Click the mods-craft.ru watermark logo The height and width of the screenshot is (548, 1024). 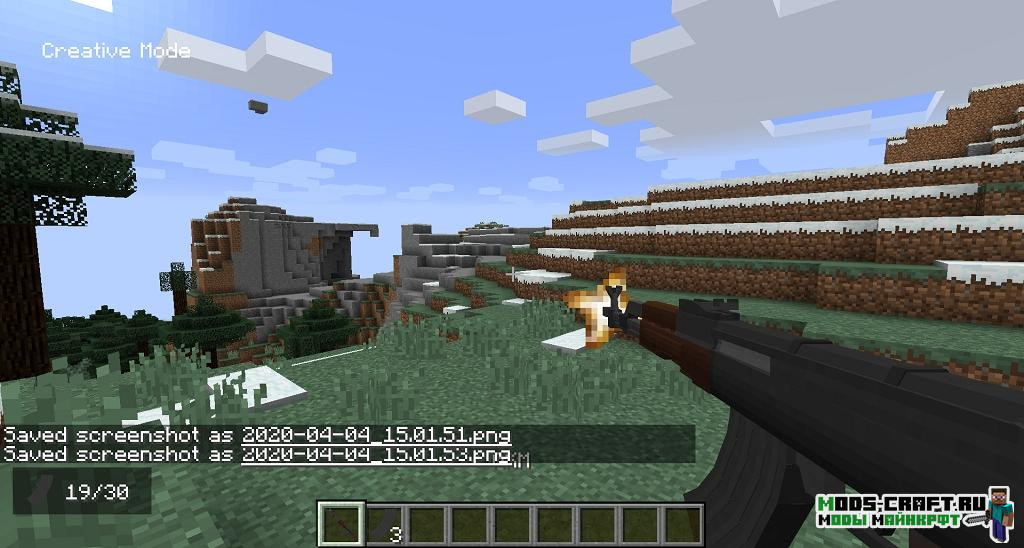[900, 510]
